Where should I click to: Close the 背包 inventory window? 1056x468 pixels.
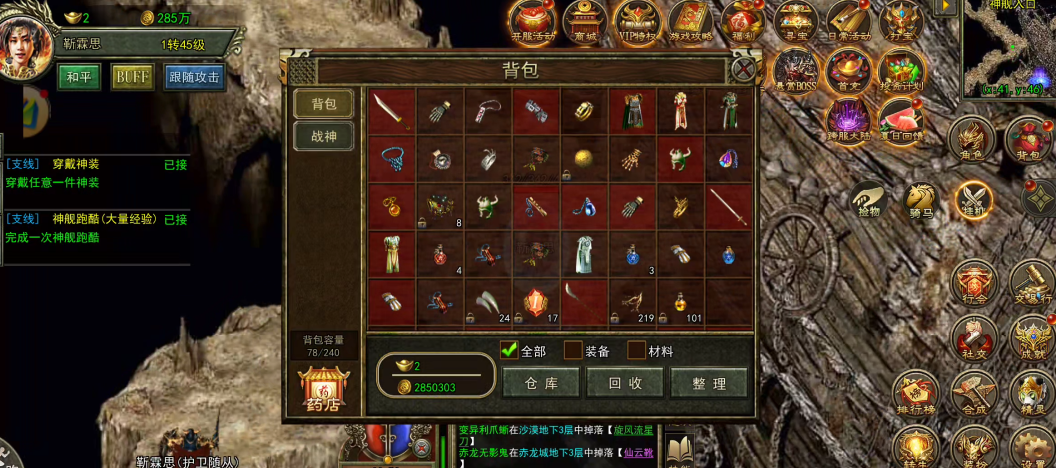[742, 69]
